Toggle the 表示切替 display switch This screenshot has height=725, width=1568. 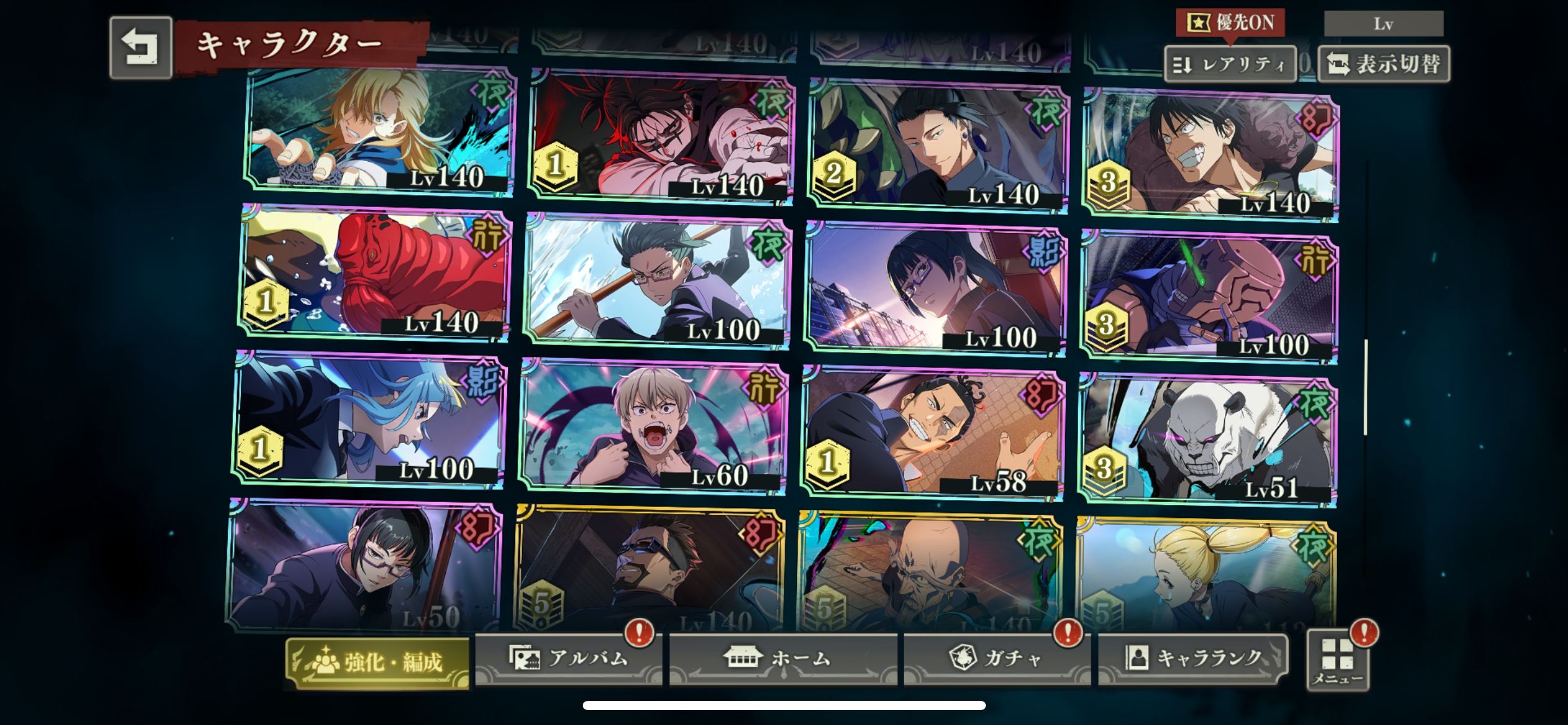point(1383,64)
